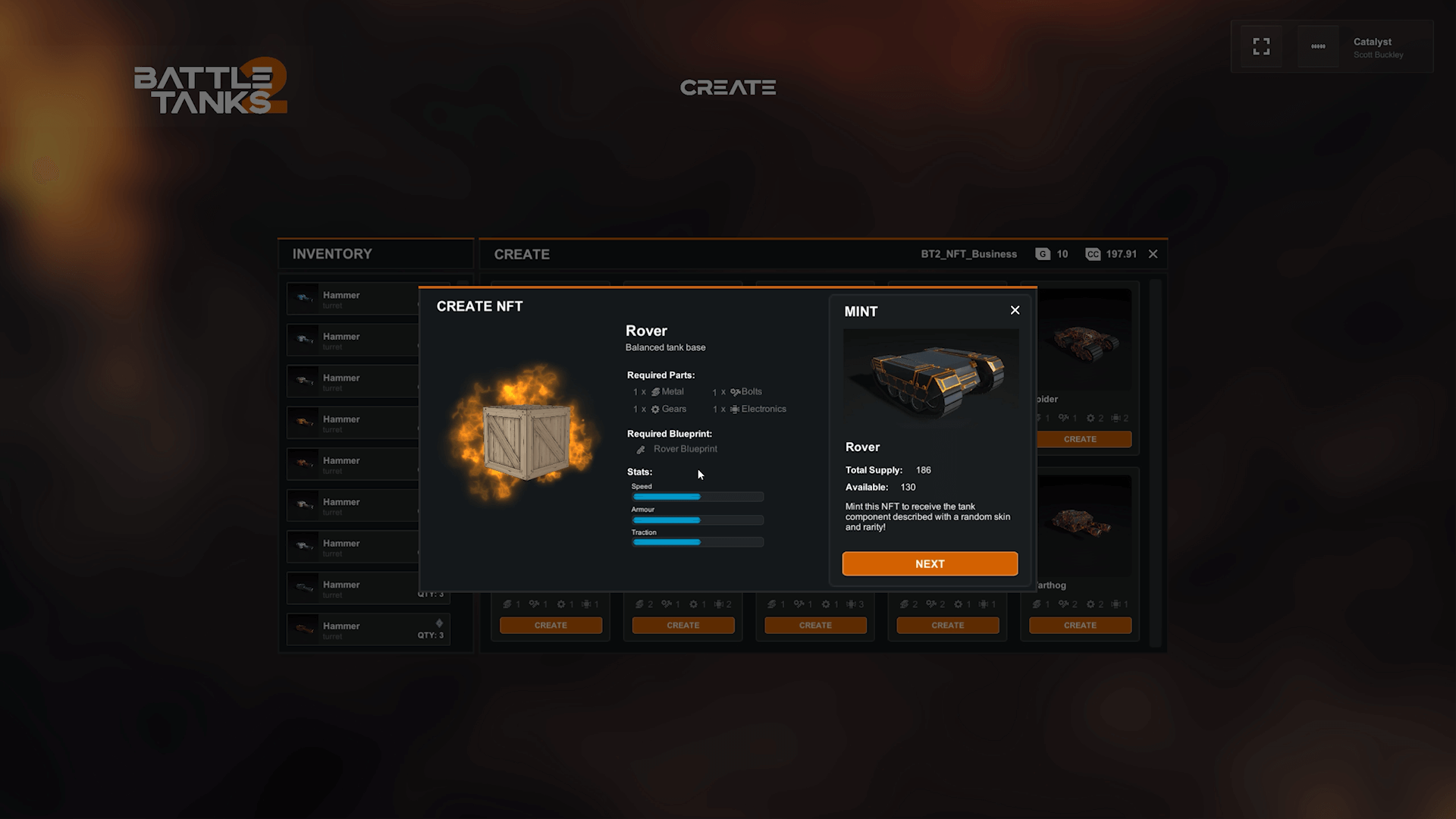Click the fullscreen toggle icon top right
The image size is (1456, 819).
(1261, 46)
